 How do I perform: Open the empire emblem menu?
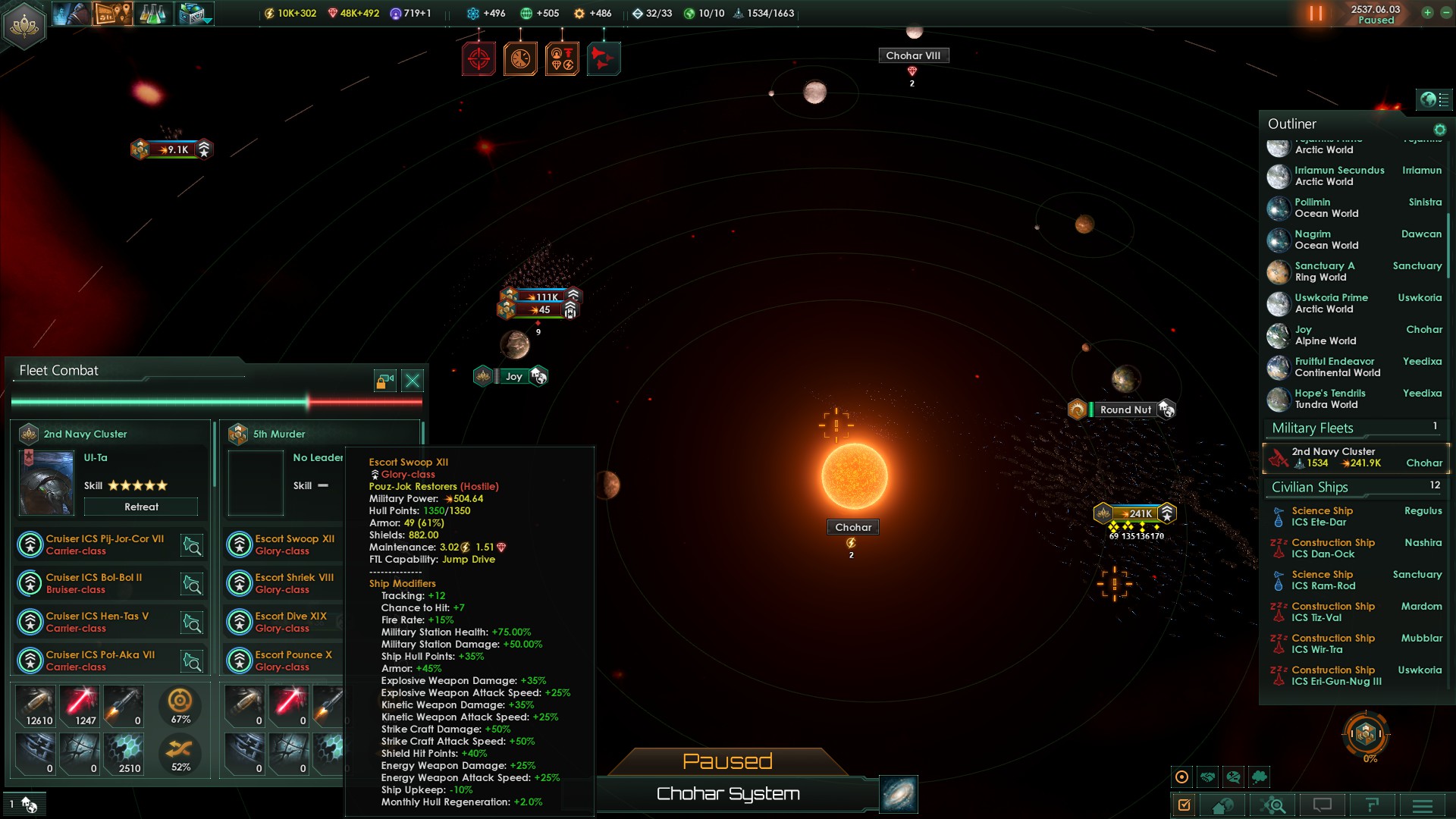click(x=24, y=25)
